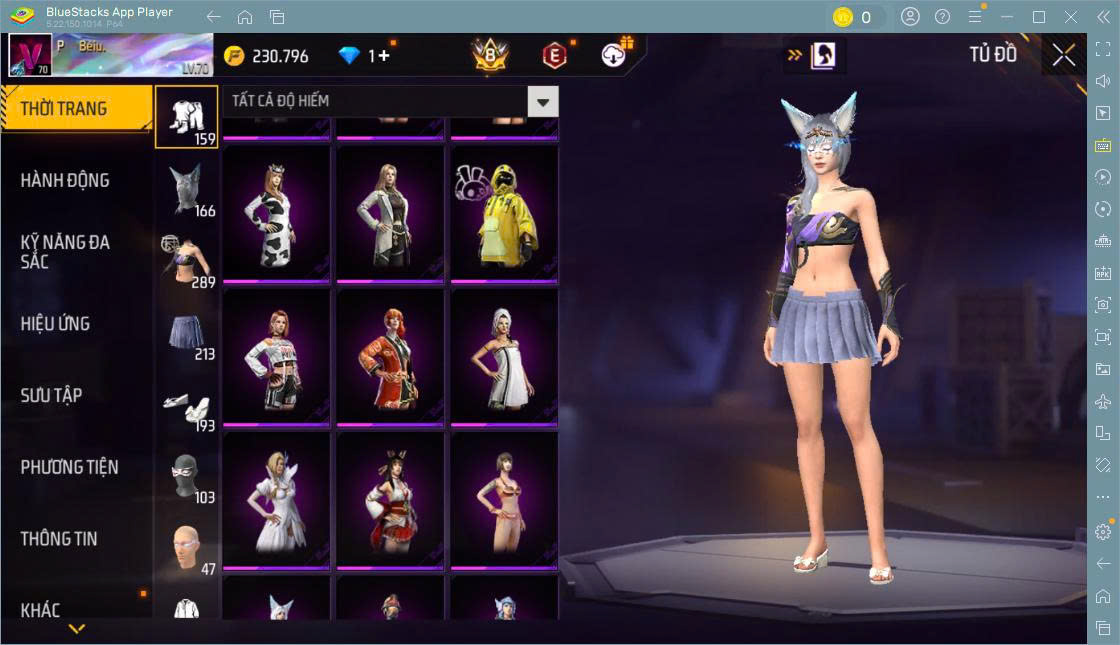Open the HÀNH ĐỘNG category
The image size is (1120, 645).
pos(65,181)
